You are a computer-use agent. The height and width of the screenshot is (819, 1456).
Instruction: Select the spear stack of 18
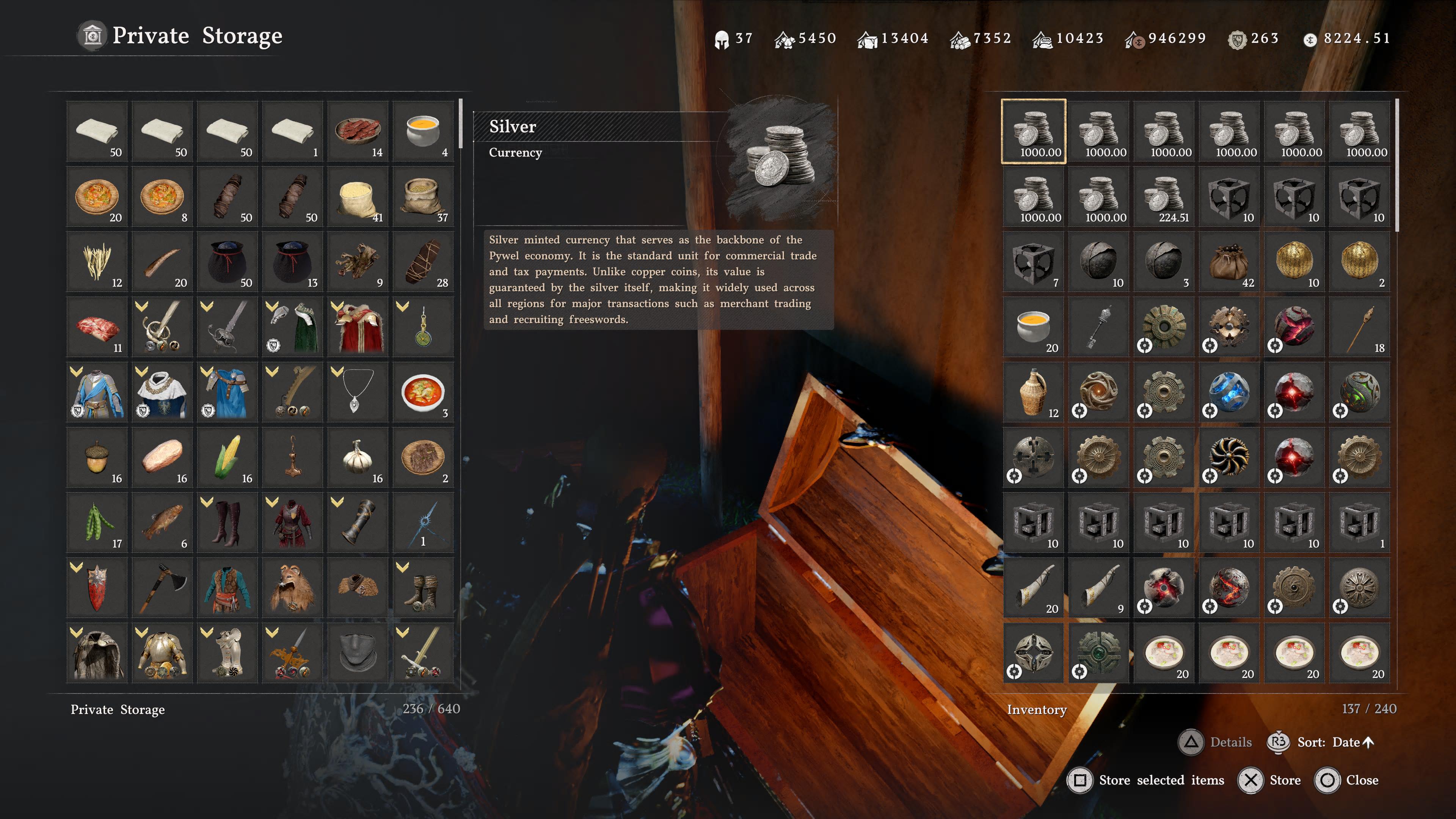pos(1359,327)
